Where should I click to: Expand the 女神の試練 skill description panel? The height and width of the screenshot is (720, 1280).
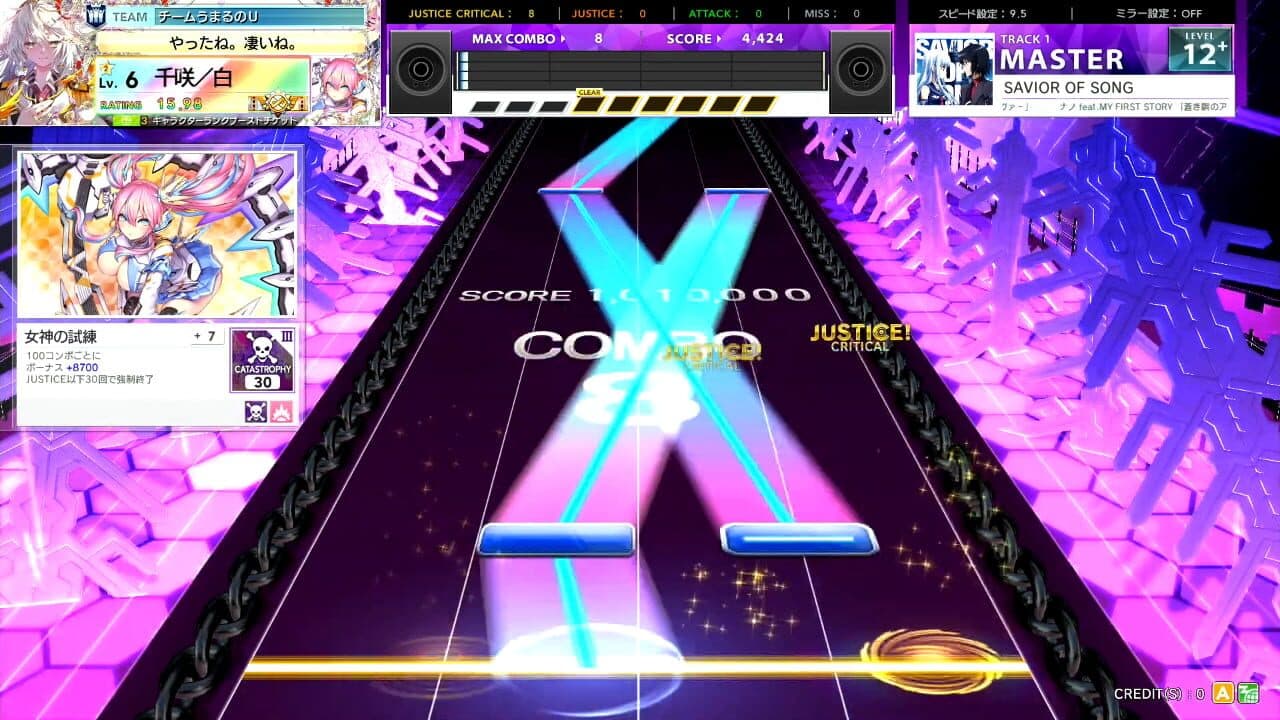click(62, 336)
